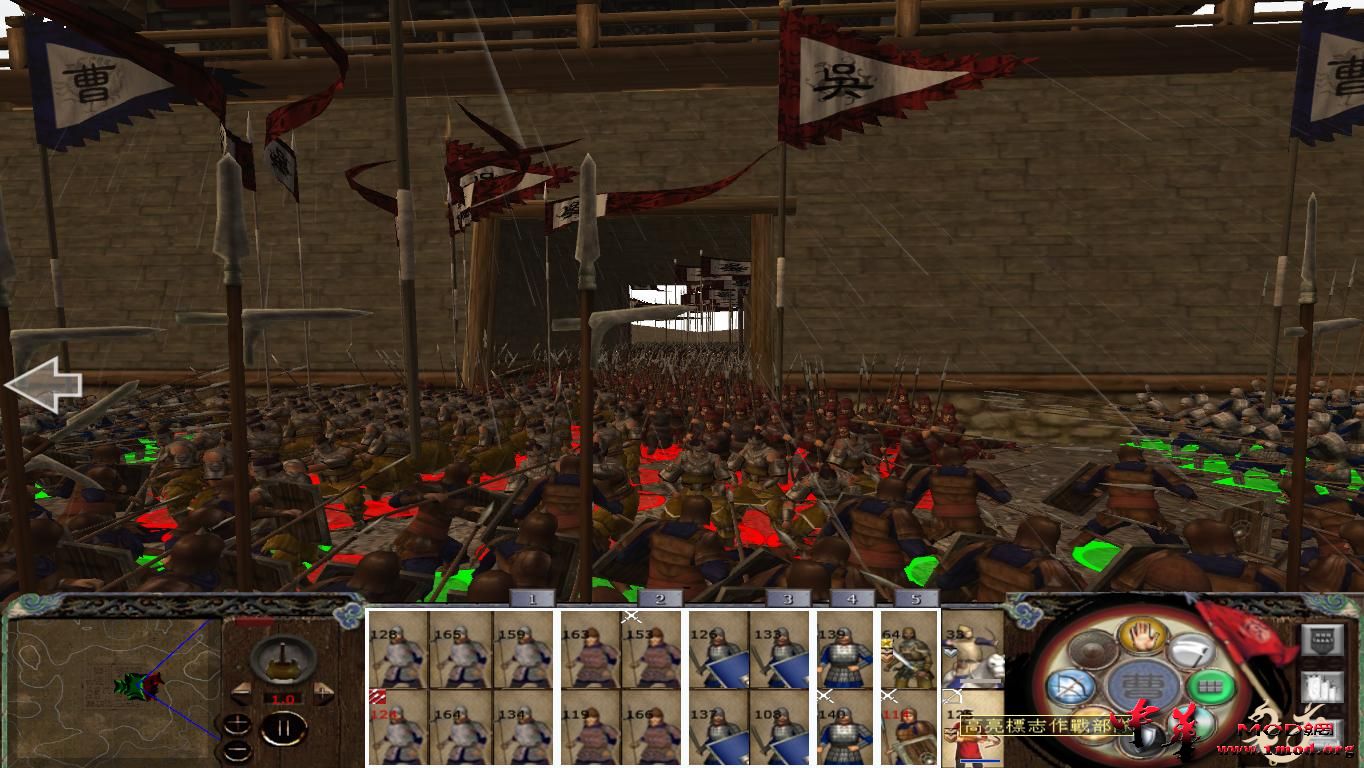Viewport: 1364px width, 768px height.
Task: Open the buildings panel icon on the right
Action: pos(1322,688)
